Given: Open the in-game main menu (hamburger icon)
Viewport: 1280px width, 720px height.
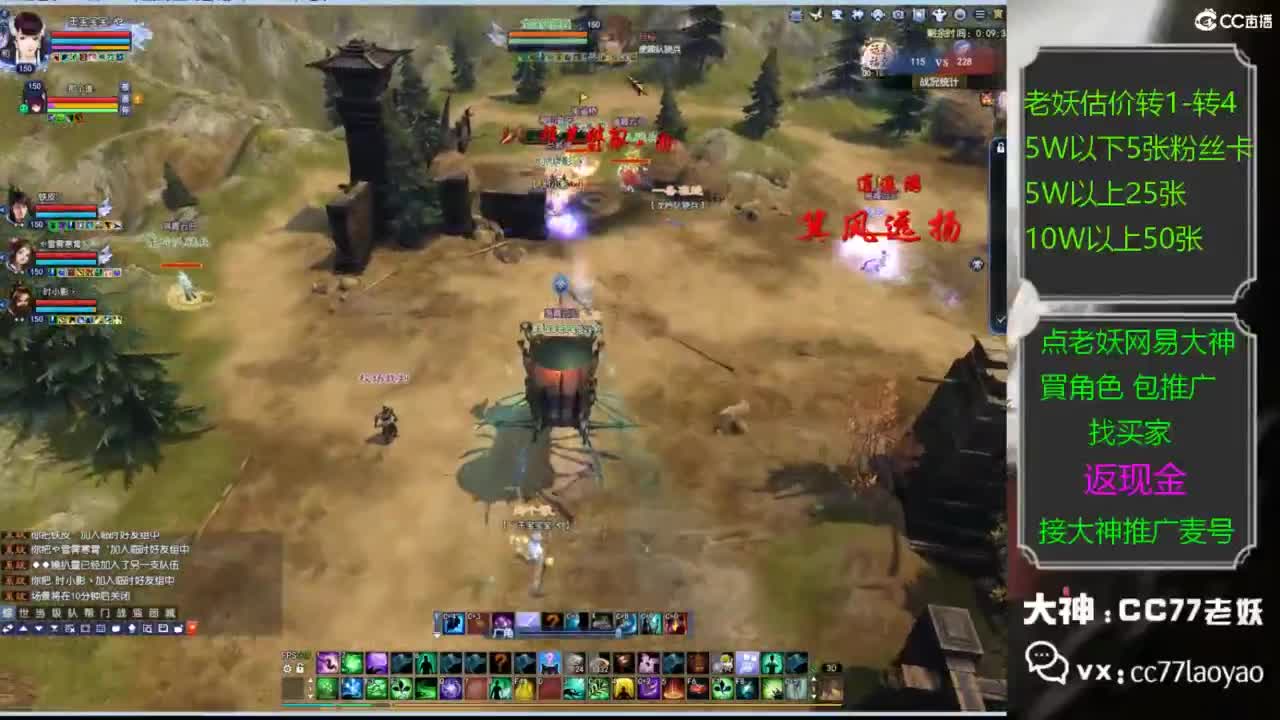Looking at the screenshot, I should coord(981,13).
